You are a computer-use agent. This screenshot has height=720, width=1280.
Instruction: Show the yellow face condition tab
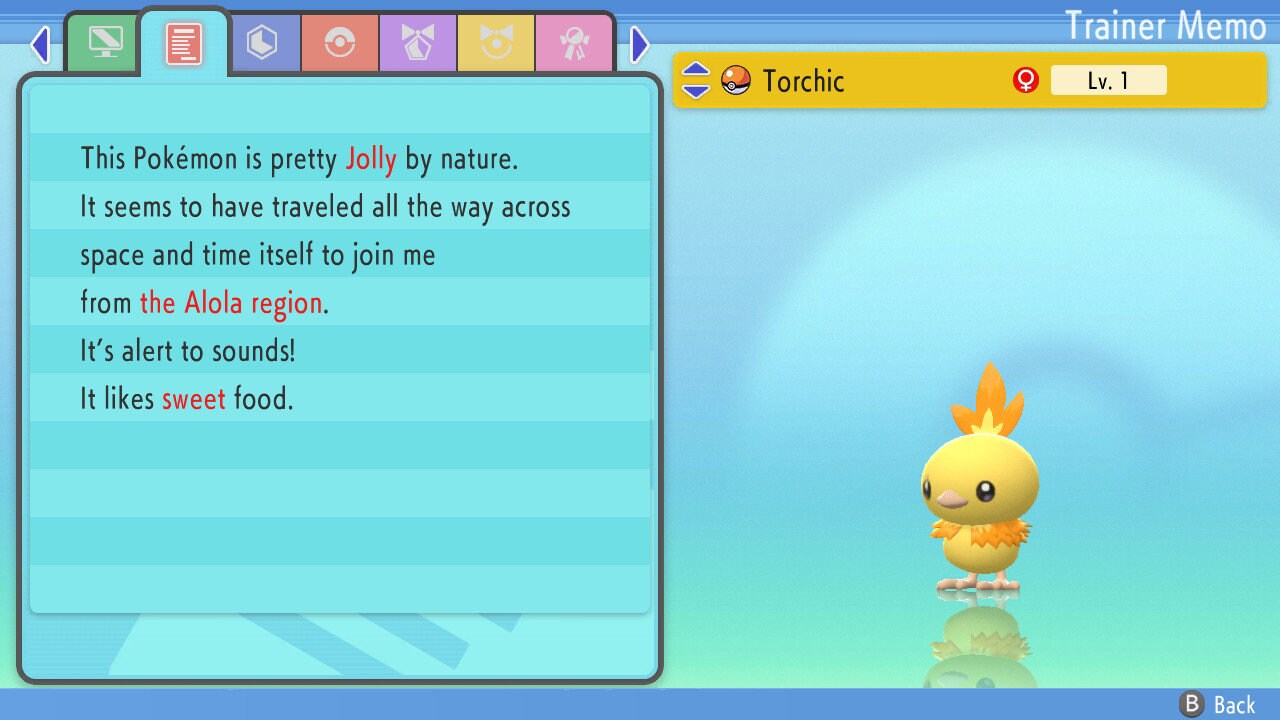click(496, 42)
